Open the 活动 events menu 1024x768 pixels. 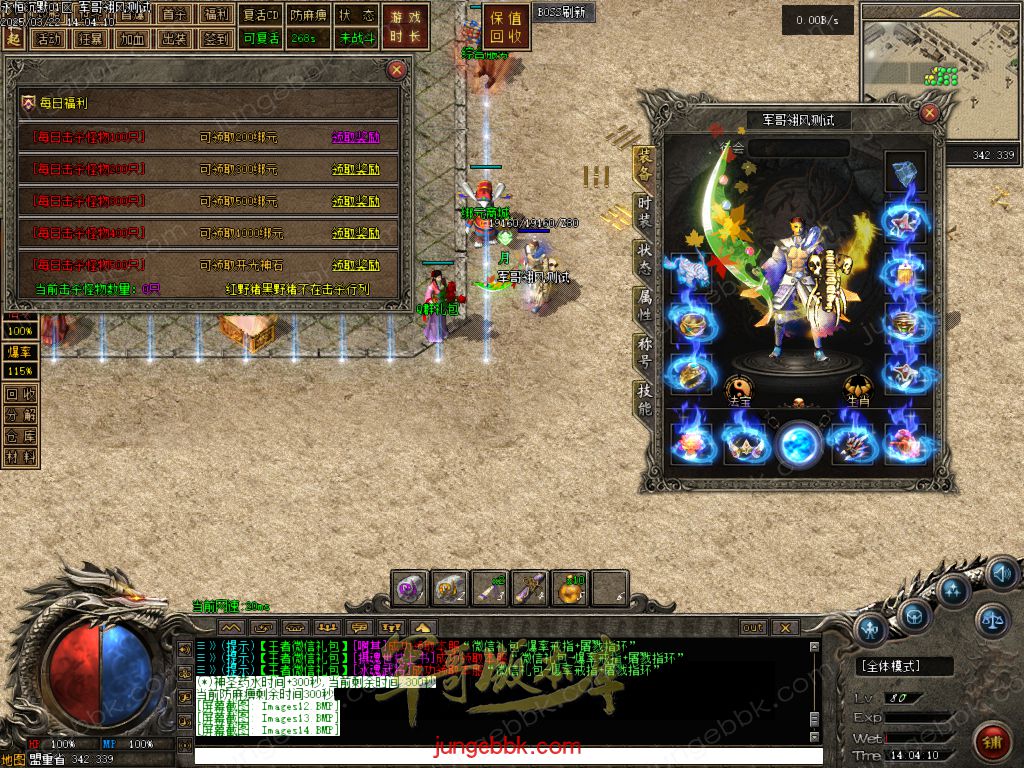(x=46, y=39)
